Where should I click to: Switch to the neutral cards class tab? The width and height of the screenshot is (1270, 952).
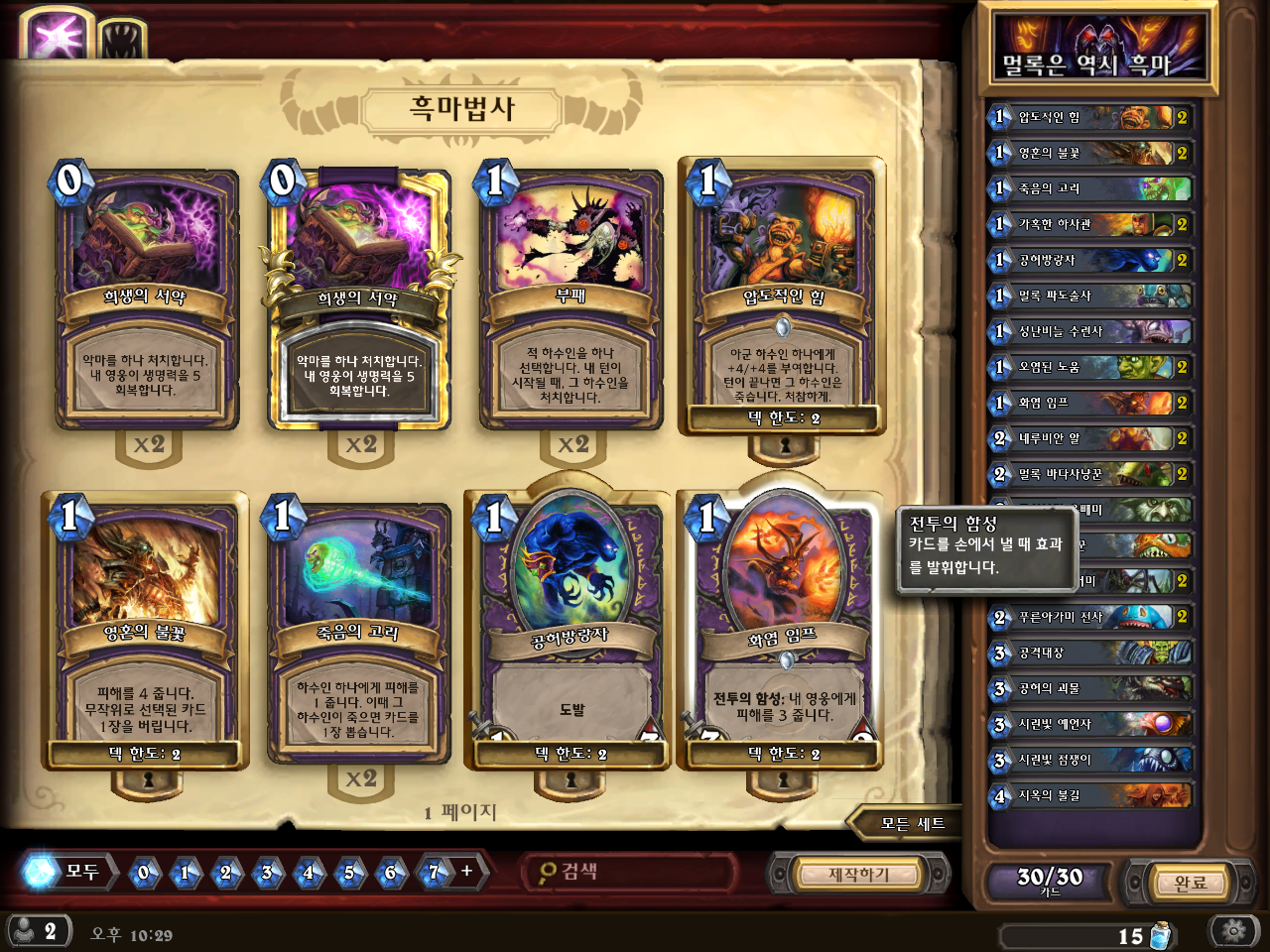point(122,40)
